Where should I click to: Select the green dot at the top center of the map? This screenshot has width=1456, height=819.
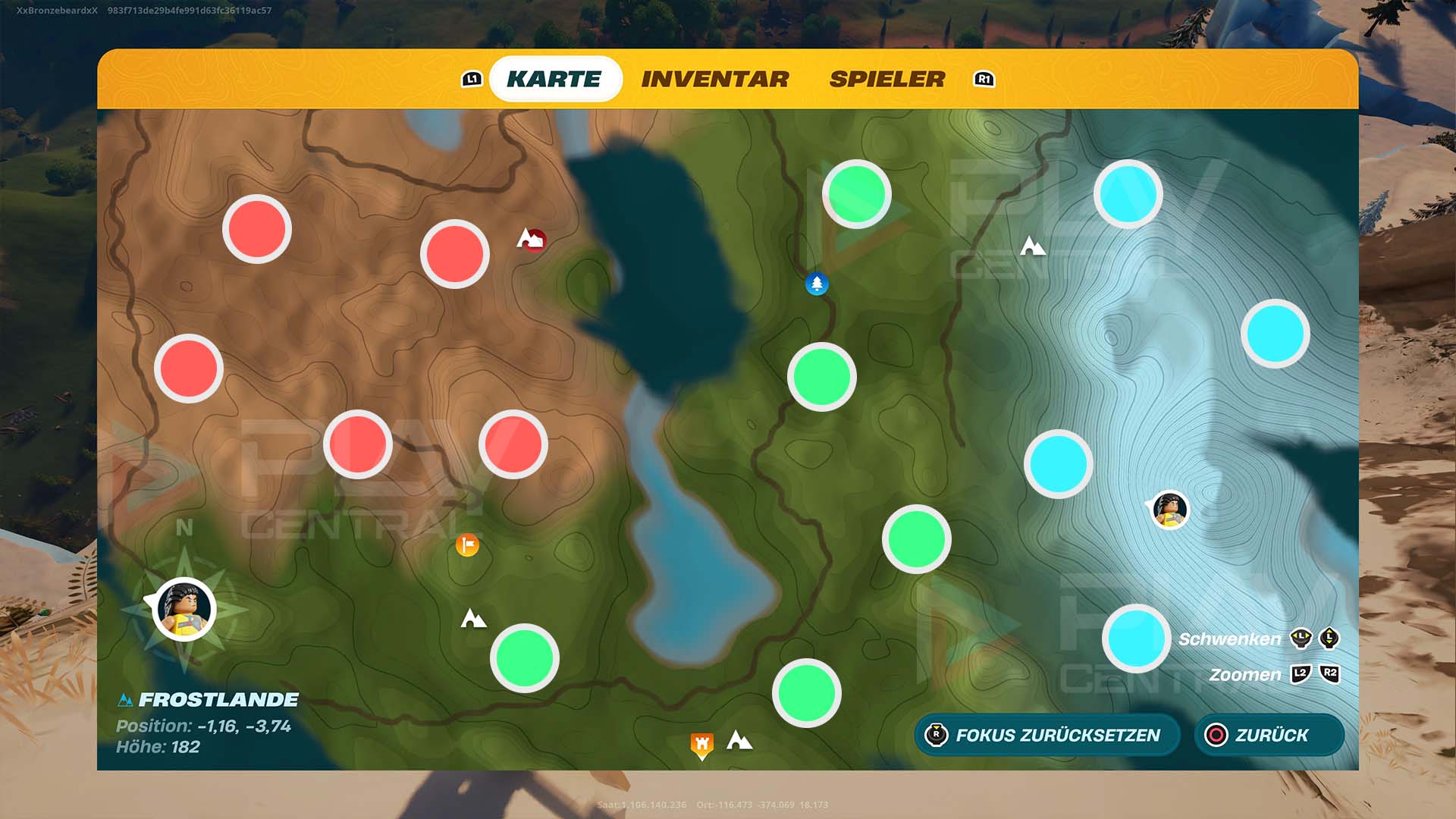(858, 196)
